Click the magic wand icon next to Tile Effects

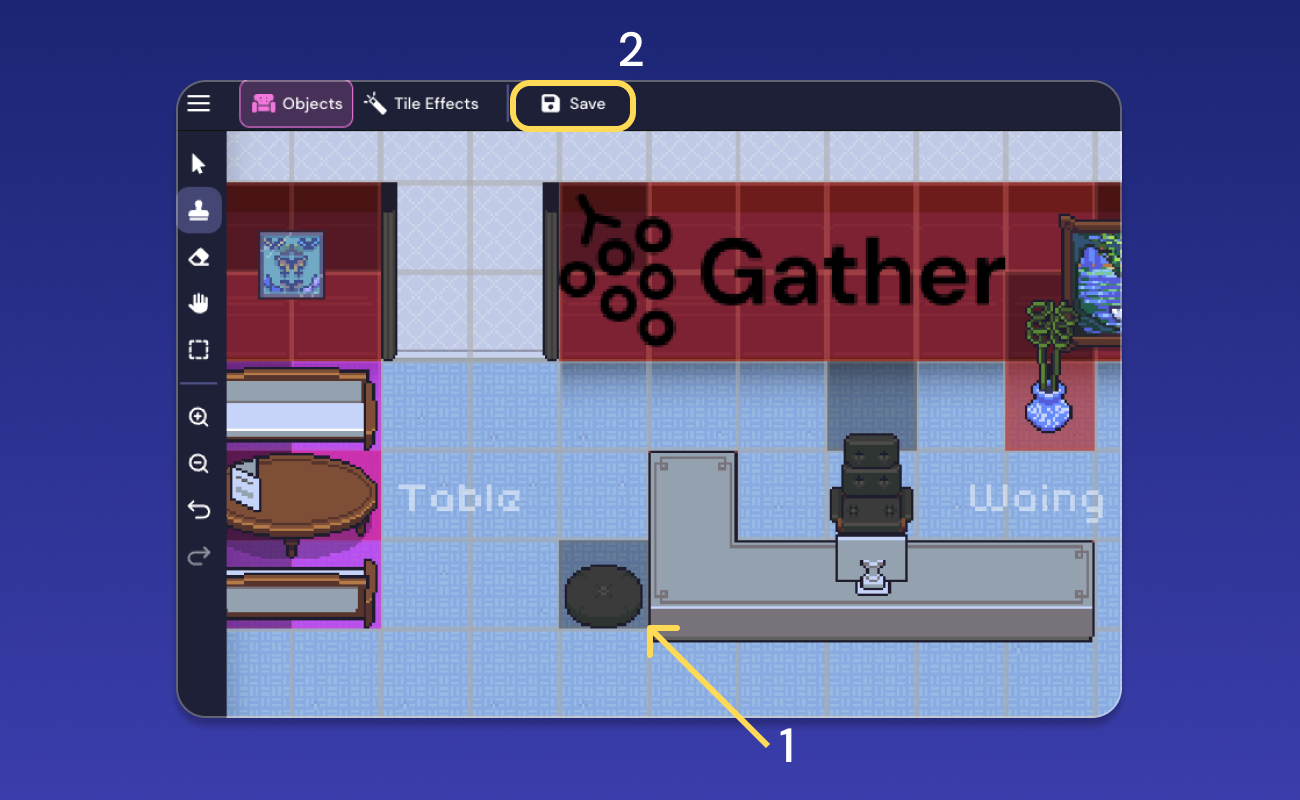tap(374, 102)
